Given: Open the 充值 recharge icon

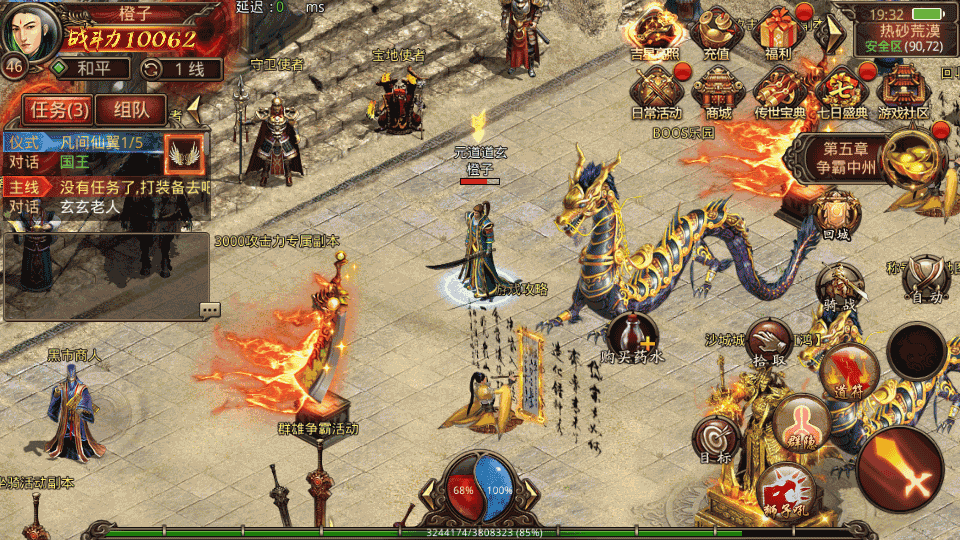Looking at the screenshot, I should pyautogui.click(x=715, y=32).
